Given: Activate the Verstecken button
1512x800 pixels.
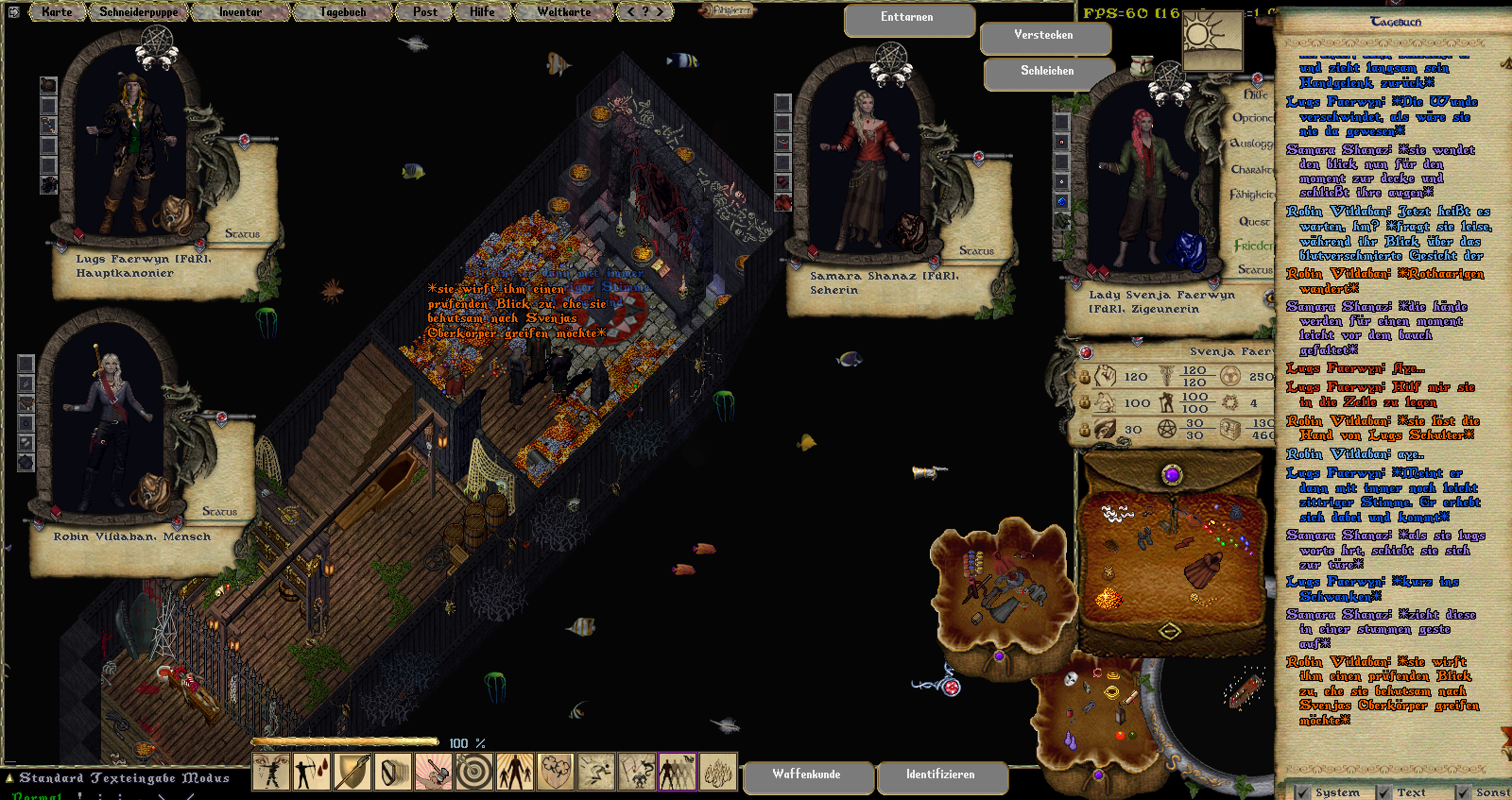Looking at the screenshot, I should pyautogui.click(x=1043, y=36).
